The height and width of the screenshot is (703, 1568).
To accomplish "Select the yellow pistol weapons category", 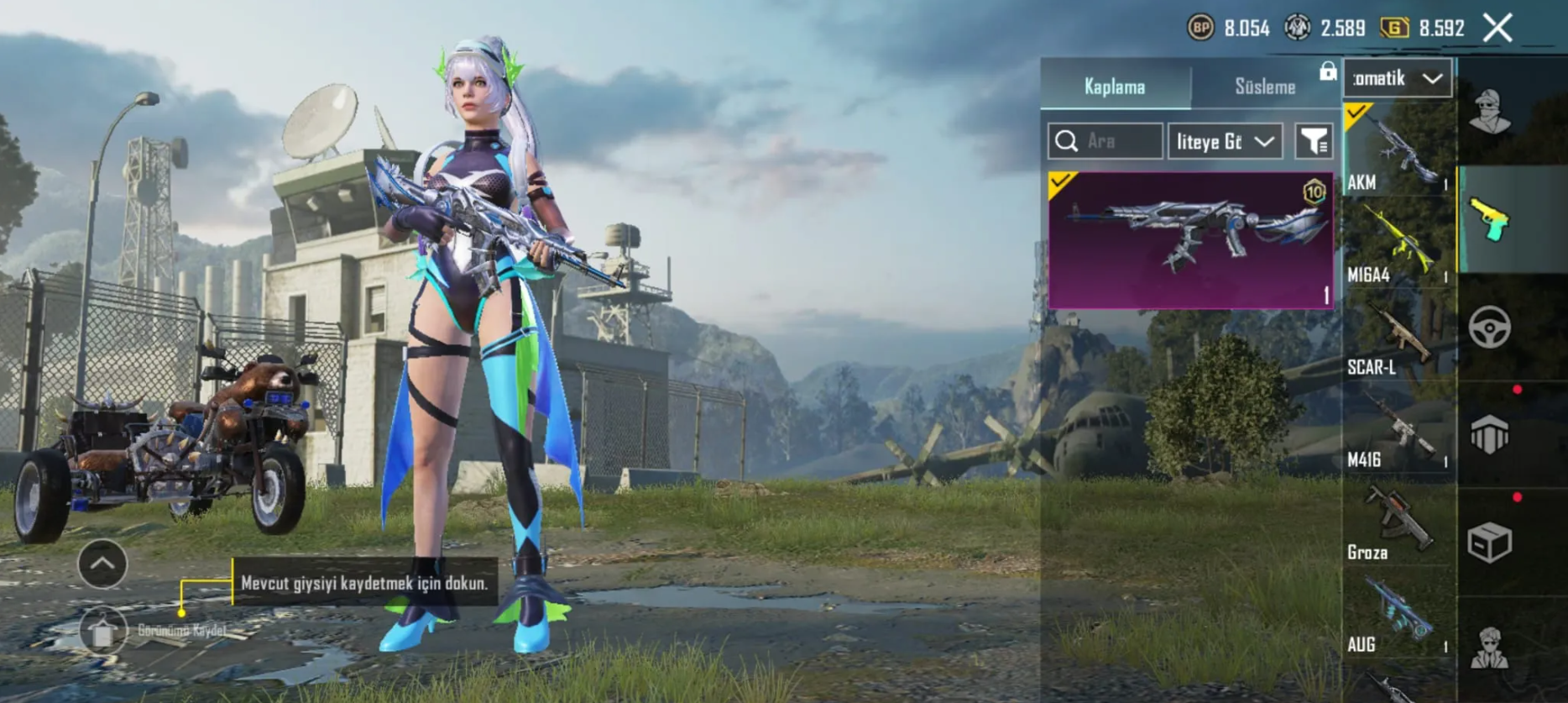I will (1490, 220).
